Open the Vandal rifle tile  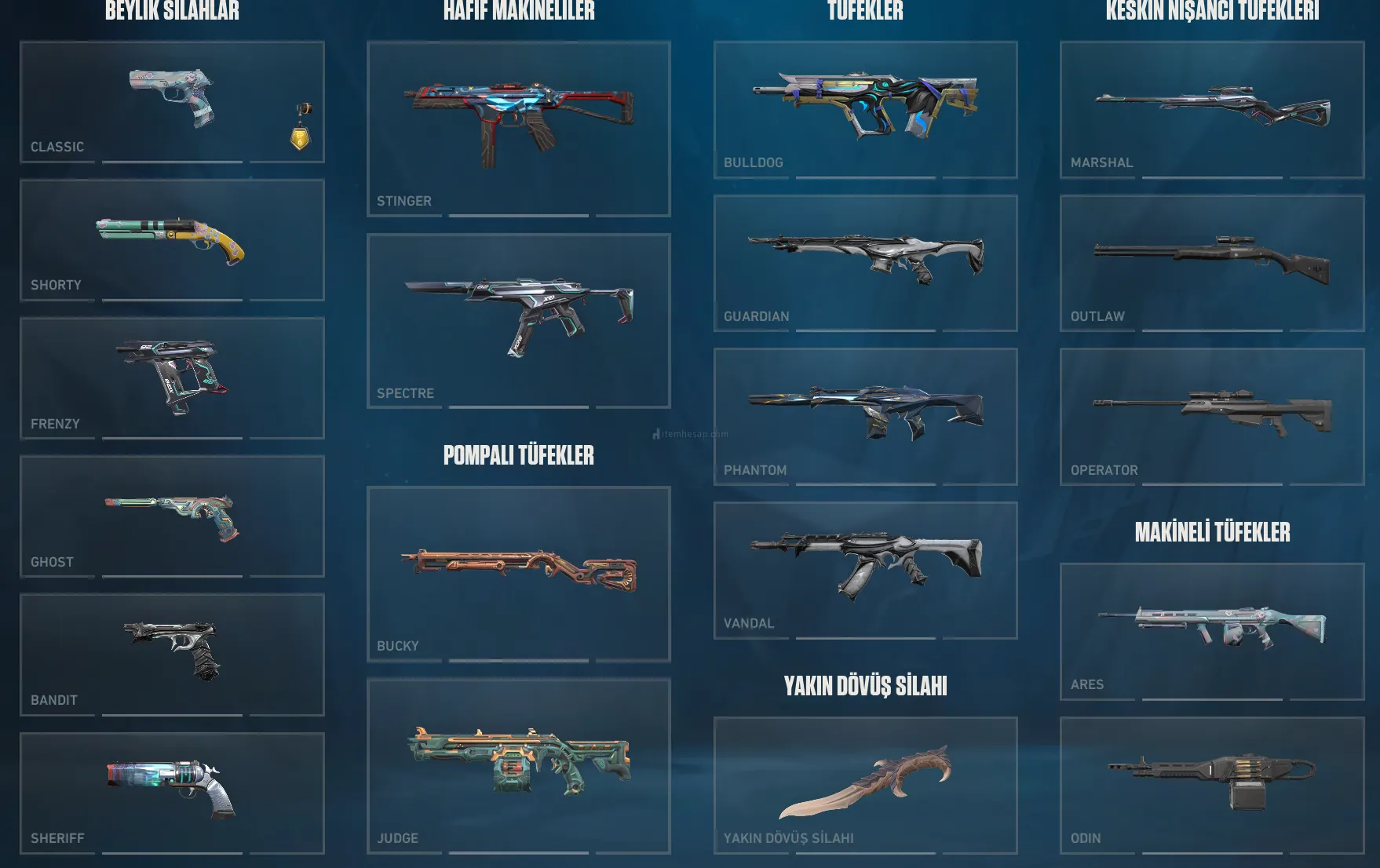(865, 570)
